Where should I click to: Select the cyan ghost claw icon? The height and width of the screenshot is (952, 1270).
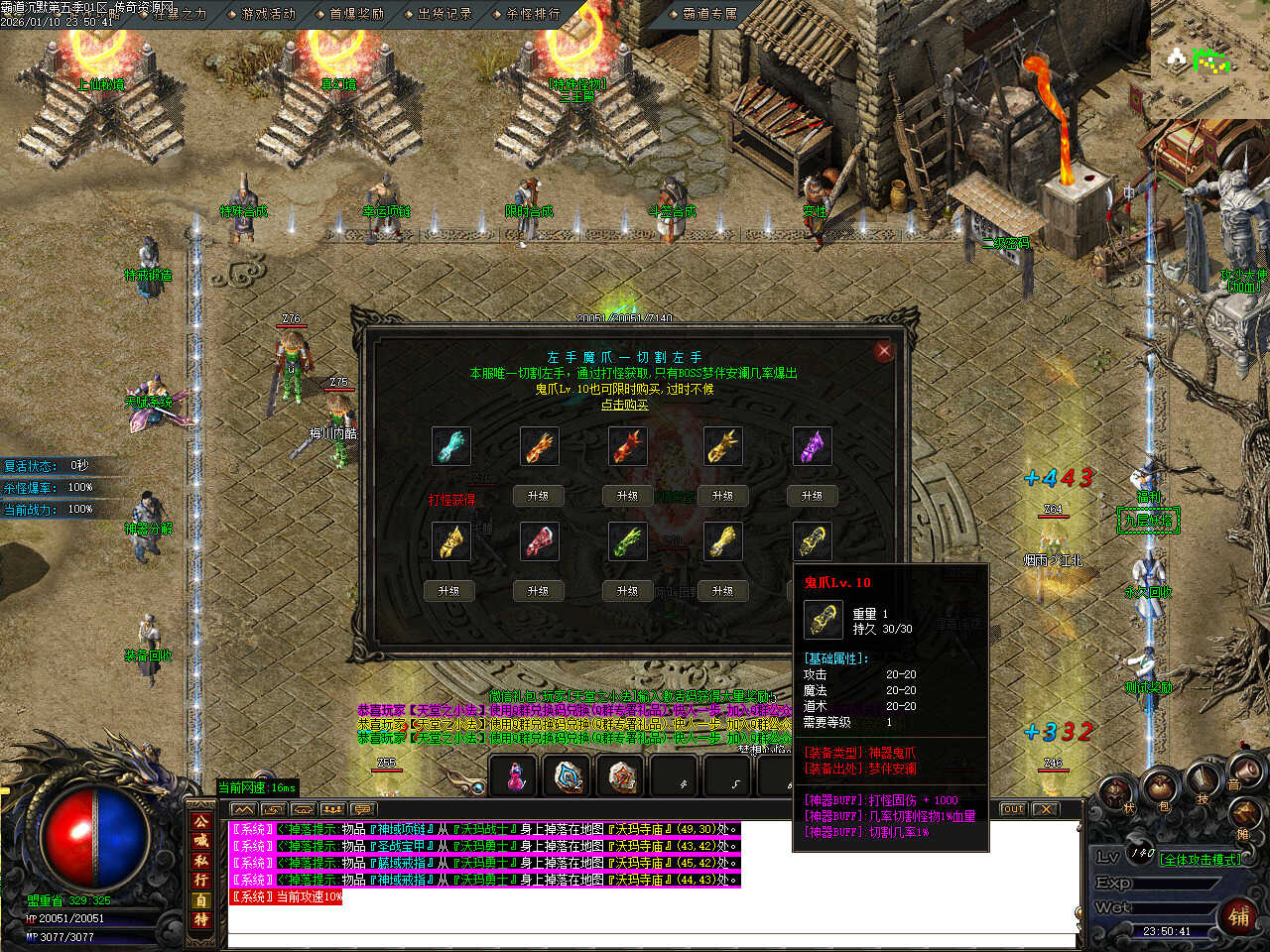(x=451, y=447)
